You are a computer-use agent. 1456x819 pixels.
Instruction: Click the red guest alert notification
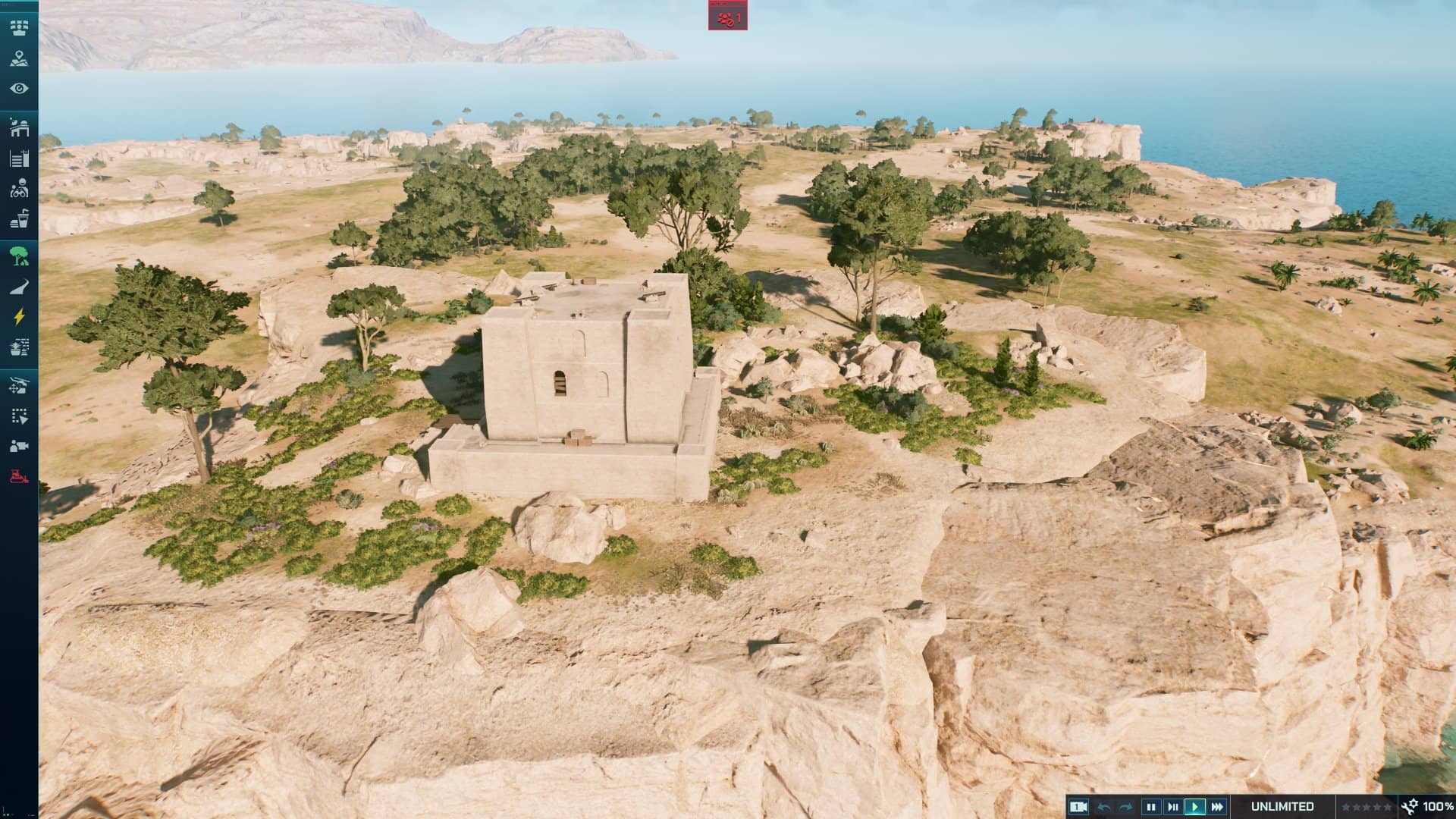point(728,17)
